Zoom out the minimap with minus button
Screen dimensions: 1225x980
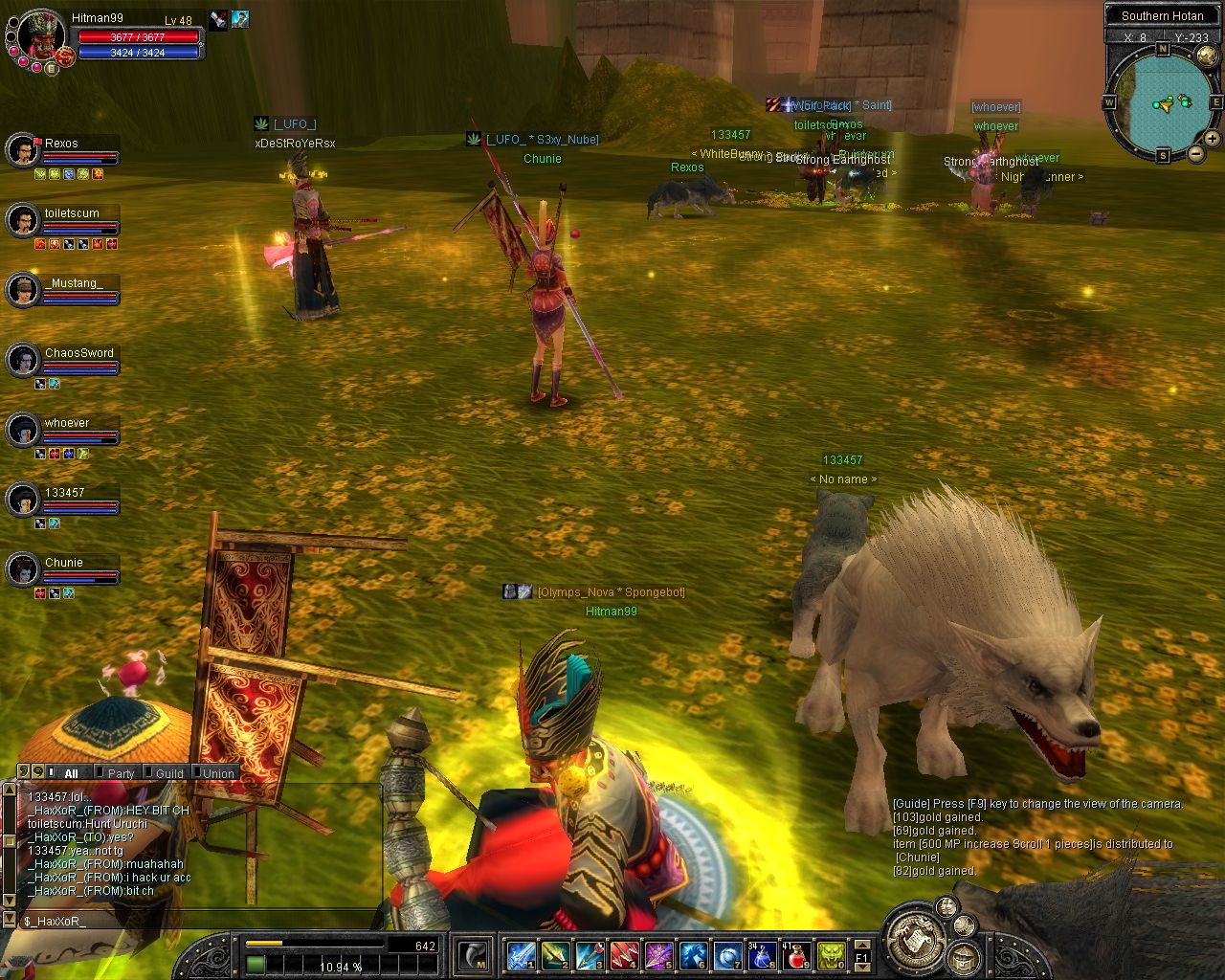tap(1195, 153)
